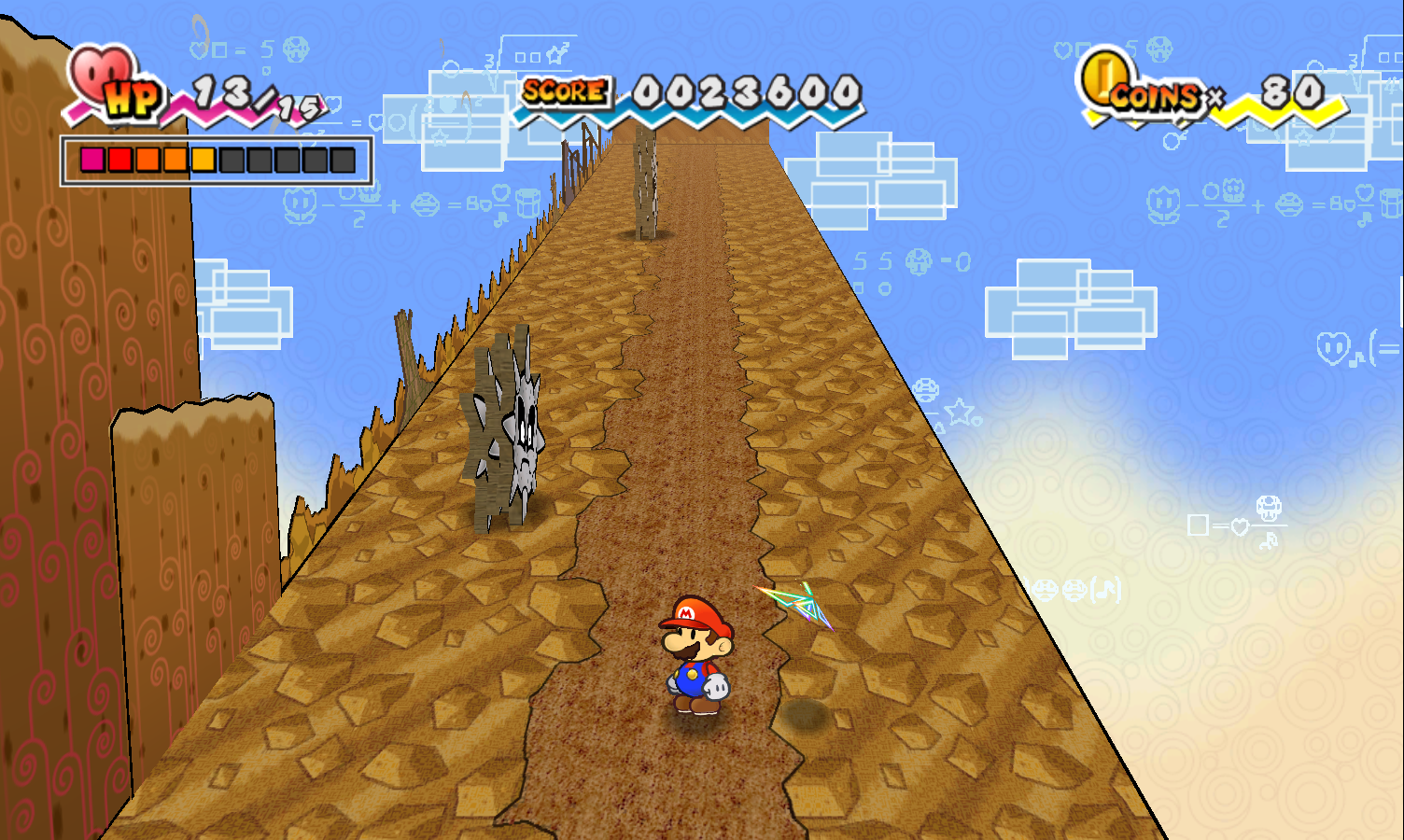Click the star outline doodle in the sky
This screenshot has width=1404, height=840.
(x=958, y=411)
